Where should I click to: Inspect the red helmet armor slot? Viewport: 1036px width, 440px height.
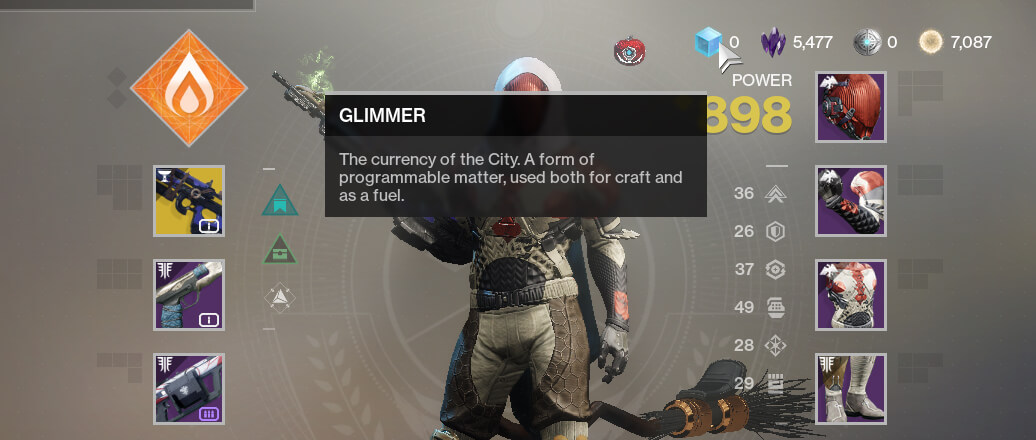click(851, 107)
